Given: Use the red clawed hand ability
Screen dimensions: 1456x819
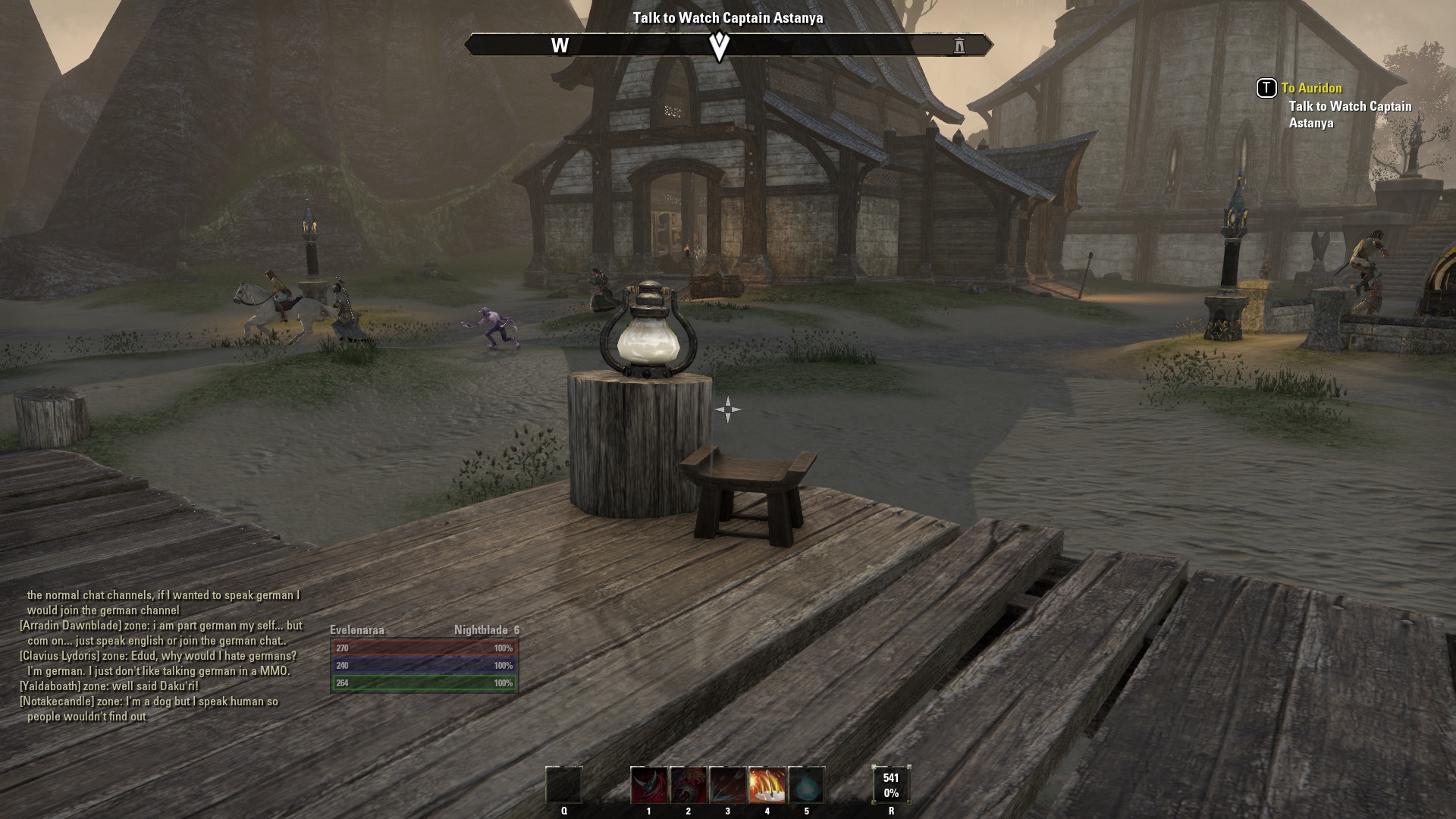Looking at the screenshot, I should pos(689,785).
